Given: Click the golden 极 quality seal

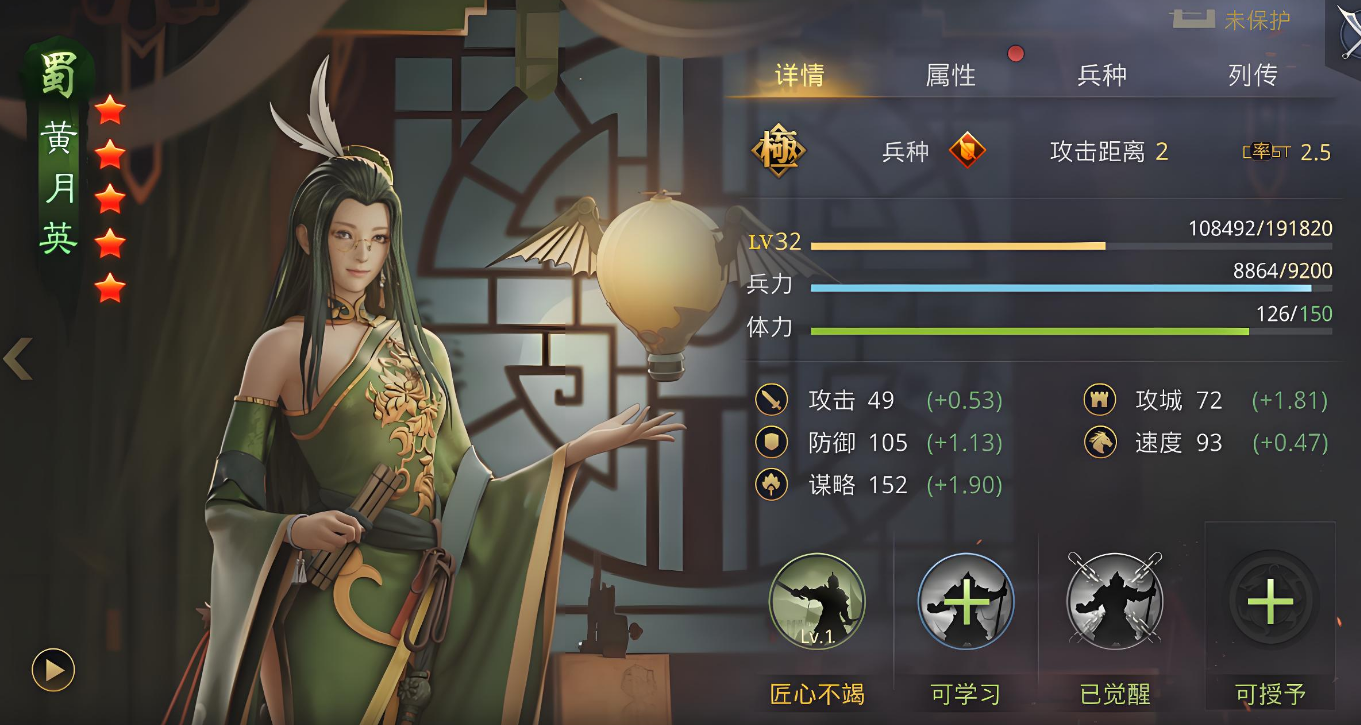Looking at the screenshot, I should point(781,152).
